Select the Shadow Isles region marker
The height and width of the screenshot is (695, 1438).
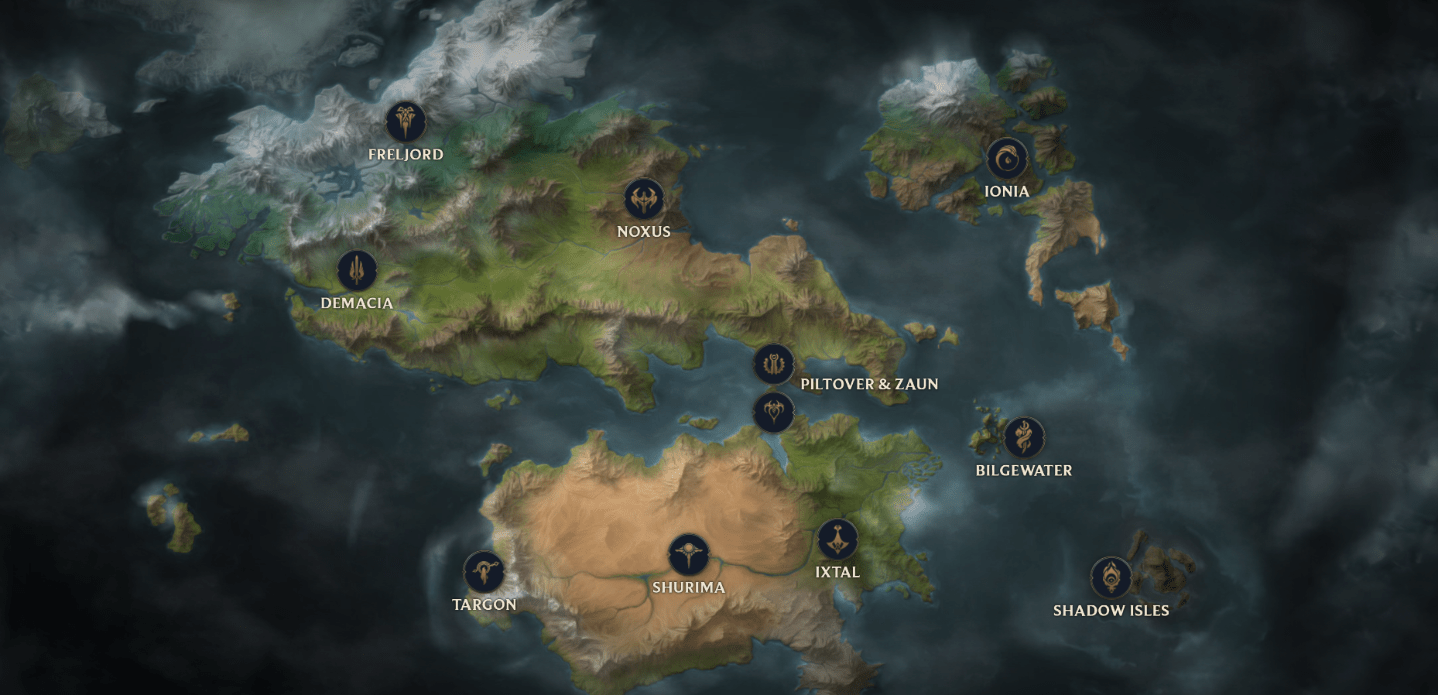coord(1111,577)
